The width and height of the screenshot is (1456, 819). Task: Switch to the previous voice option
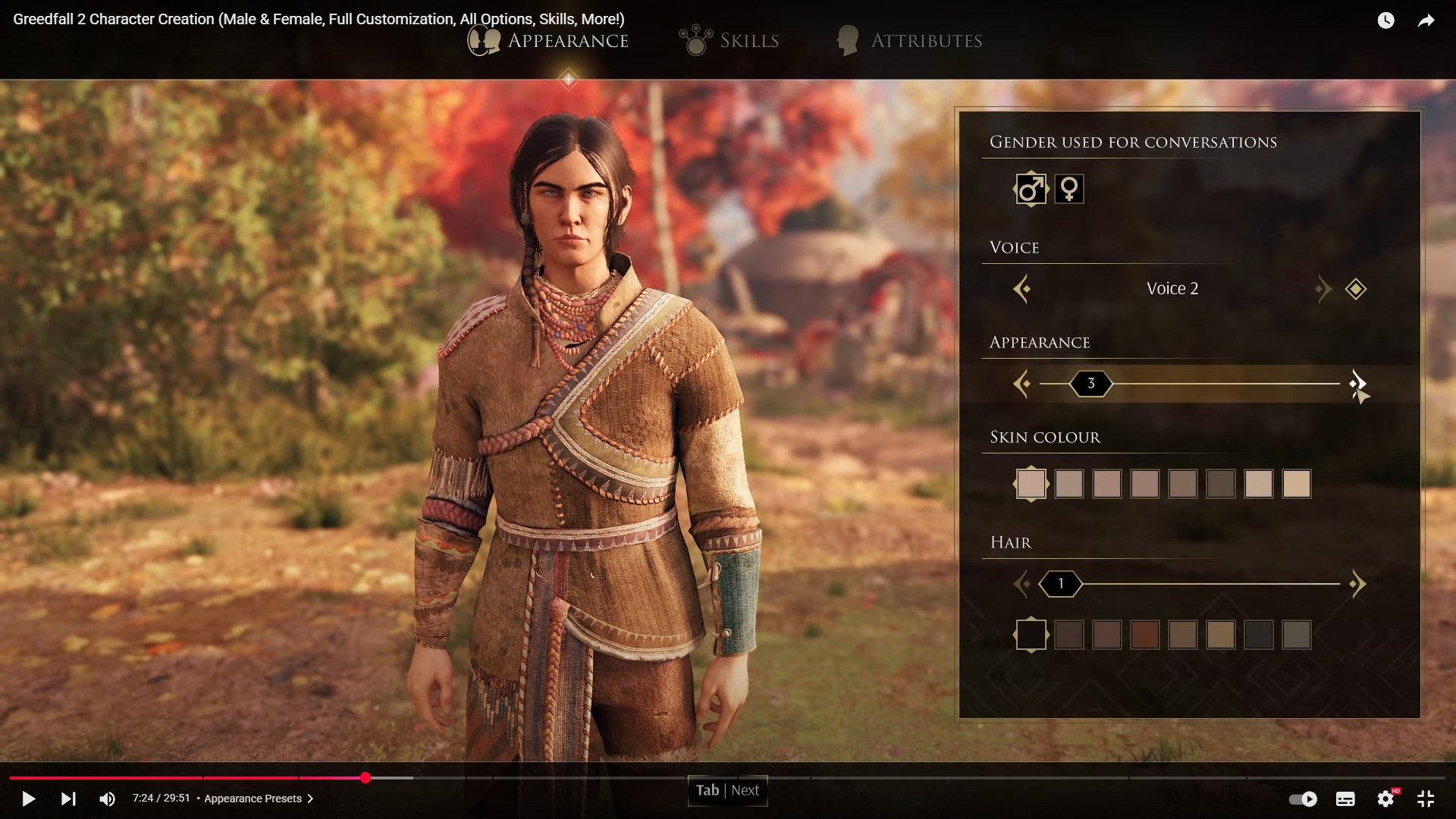click(x=1021, y=289)
